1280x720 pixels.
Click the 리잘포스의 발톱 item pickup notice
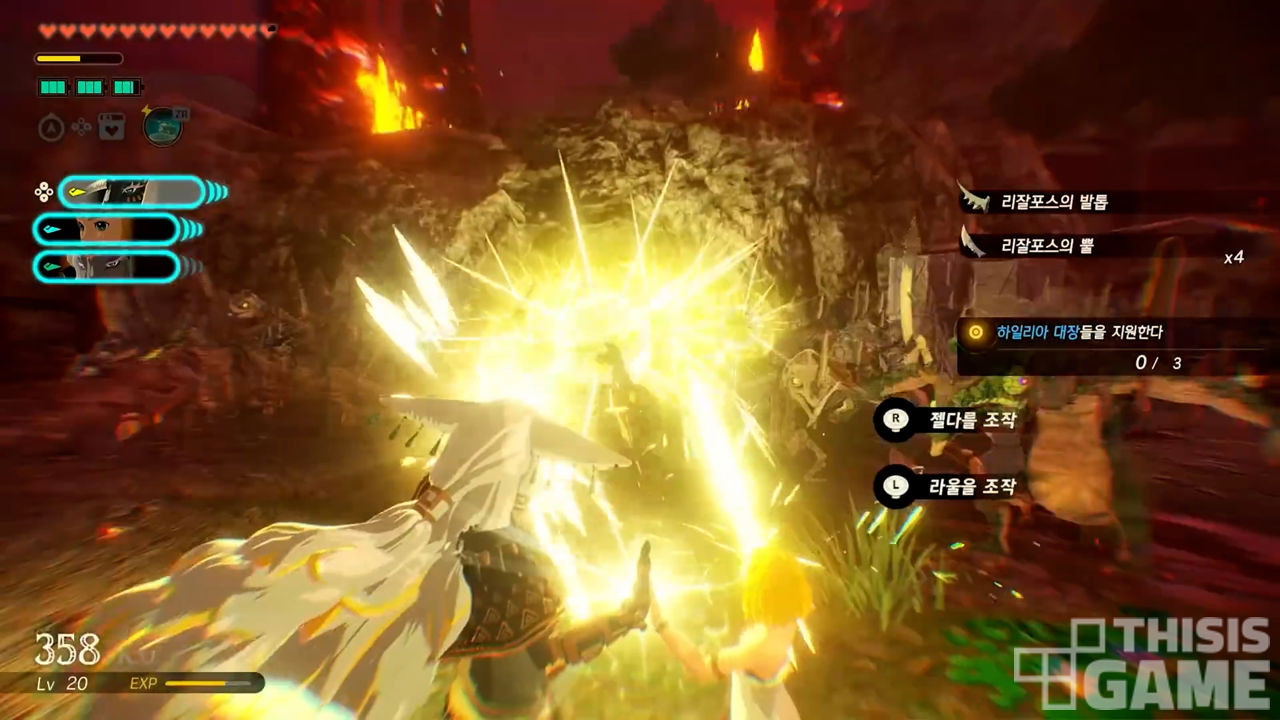point(1055,202)
